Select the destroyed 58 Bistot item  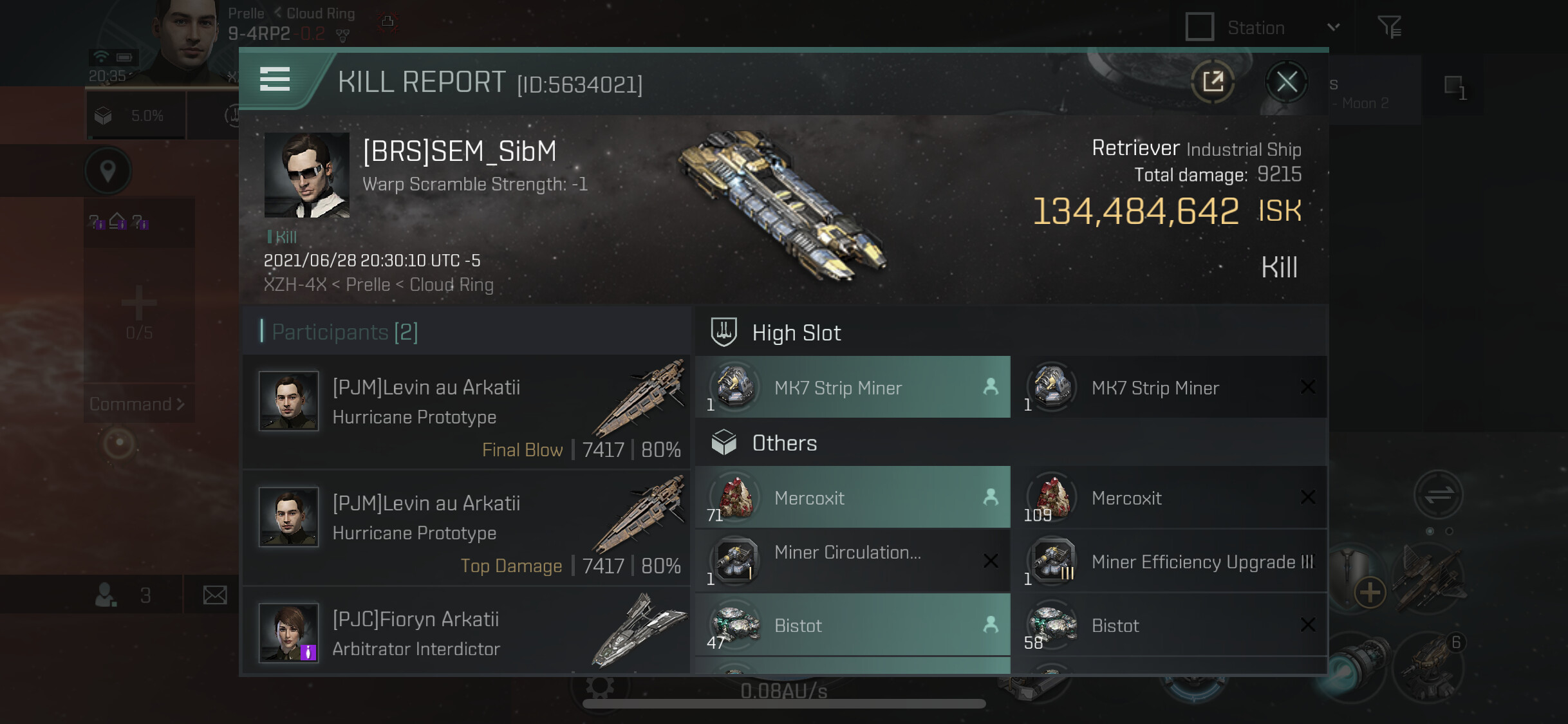[1169, 625]
